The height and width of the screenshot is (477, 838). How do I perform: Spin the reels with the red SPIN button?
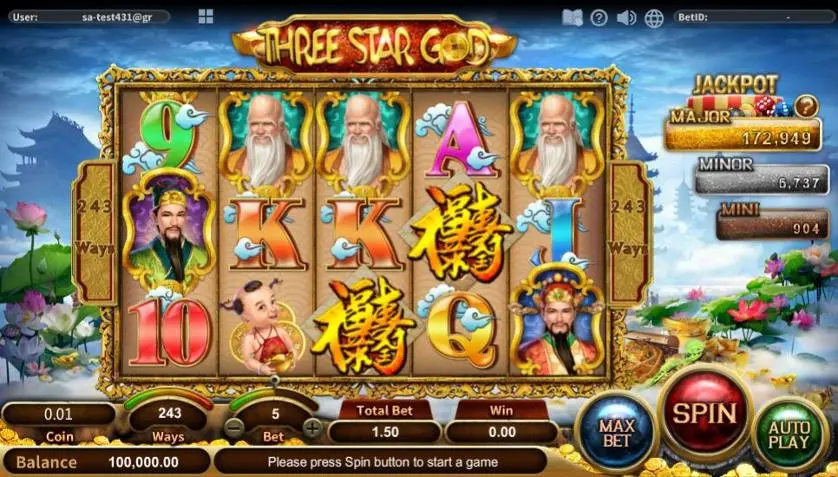point(703,412)
